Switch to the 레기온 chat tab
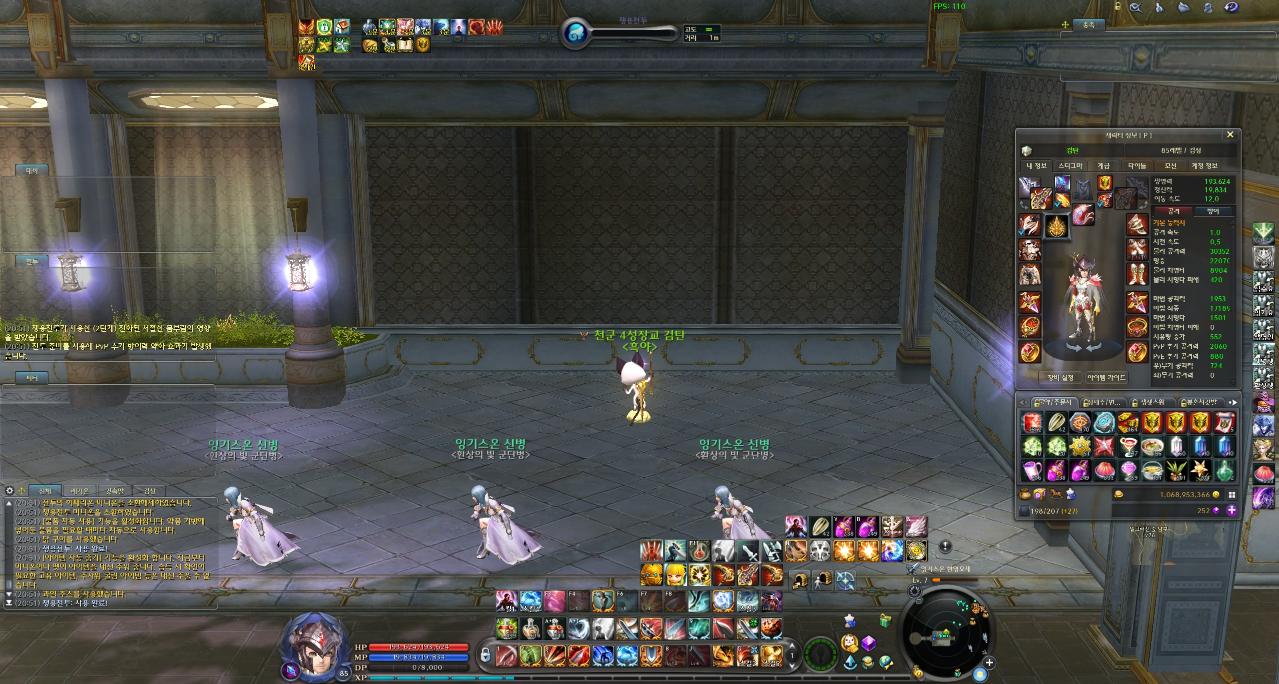The width and height of the screenshot is (1279, 684). pyautogui.click(x=82, y=491)
